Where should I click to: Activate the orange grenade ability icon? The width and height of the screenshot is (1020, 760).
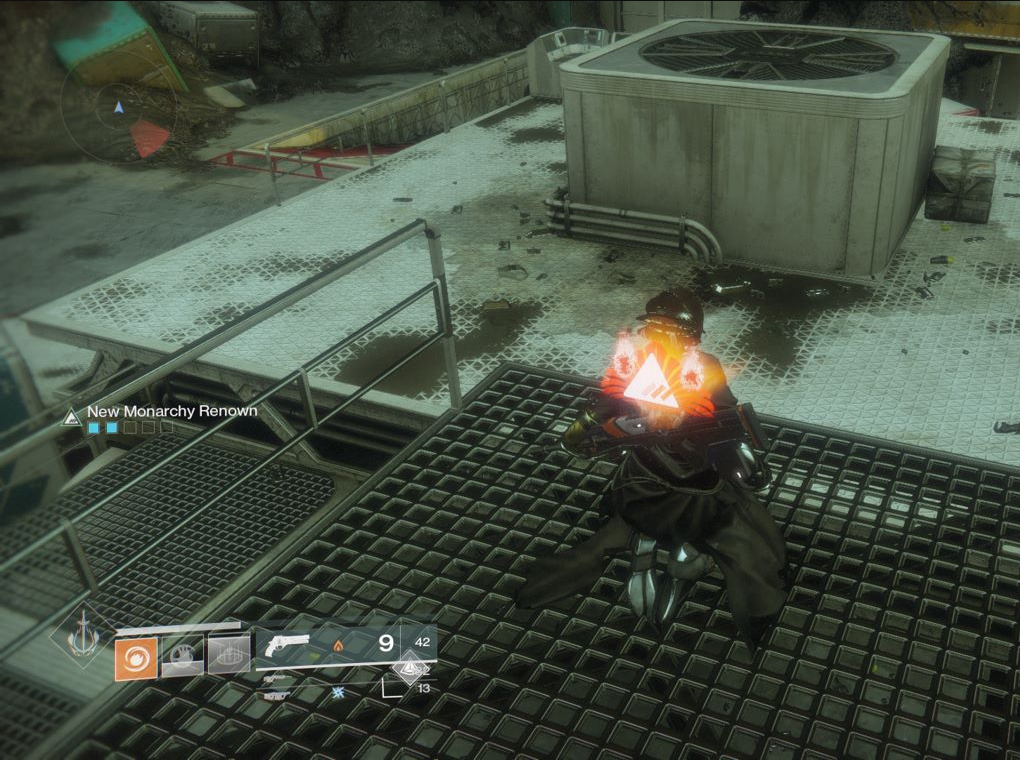(x=135, y=659)
